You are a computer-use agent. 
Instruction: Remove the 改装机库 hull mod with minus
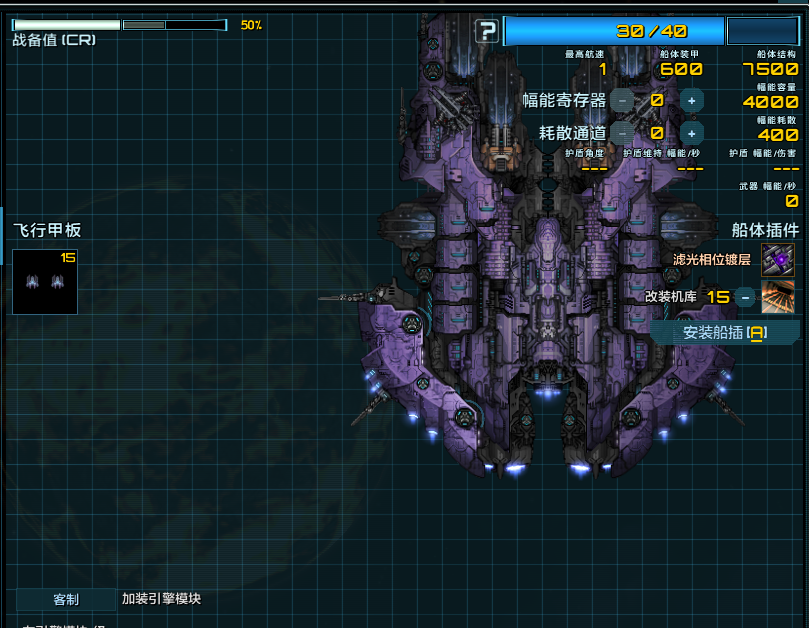(x=745, y=297)
